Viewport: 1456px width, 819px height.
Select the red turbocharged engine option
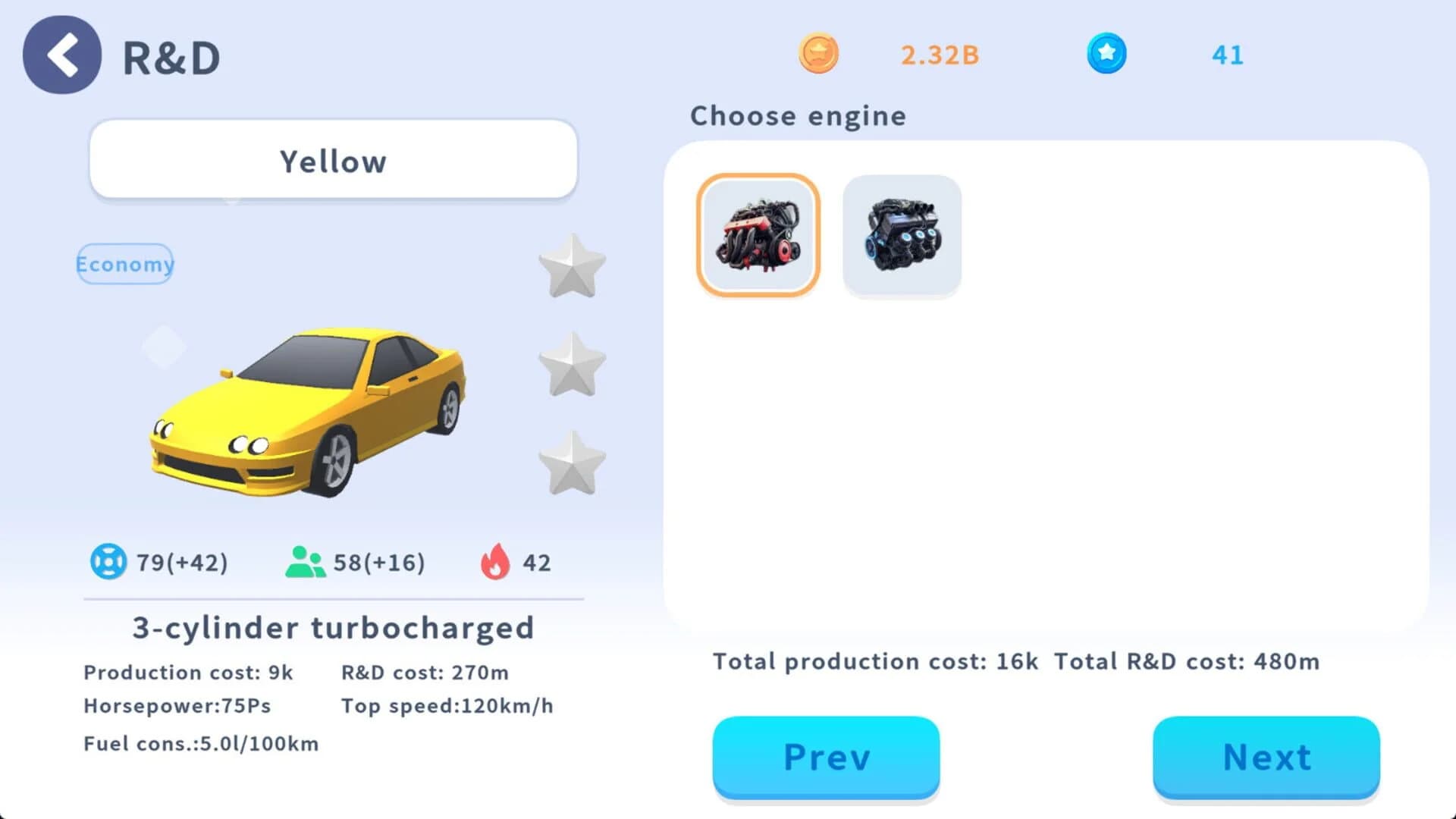pyautogui.click(x=758, y=236)
